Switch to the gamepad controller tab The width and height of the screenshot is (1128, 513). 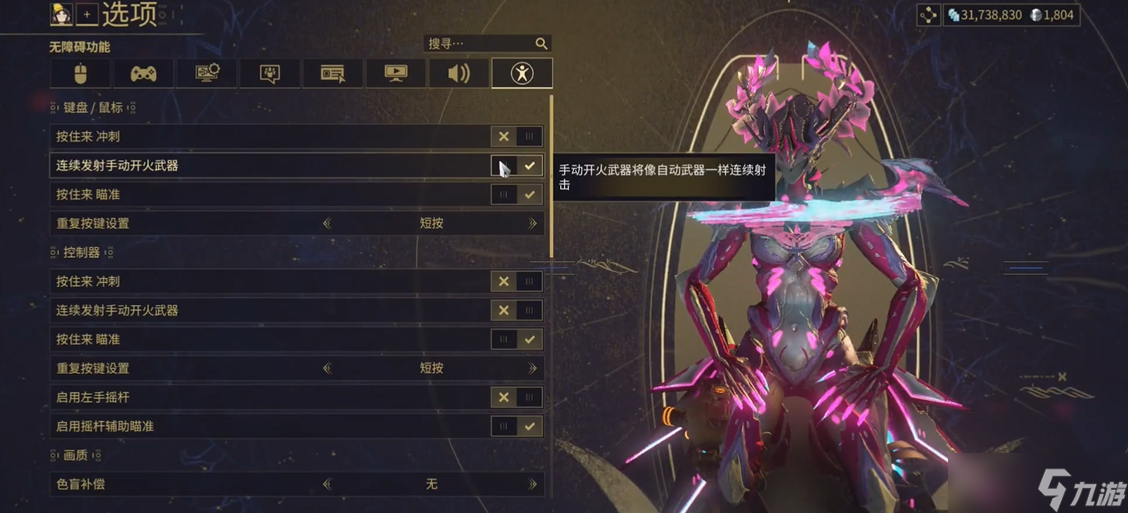click(x=143, y=73)
